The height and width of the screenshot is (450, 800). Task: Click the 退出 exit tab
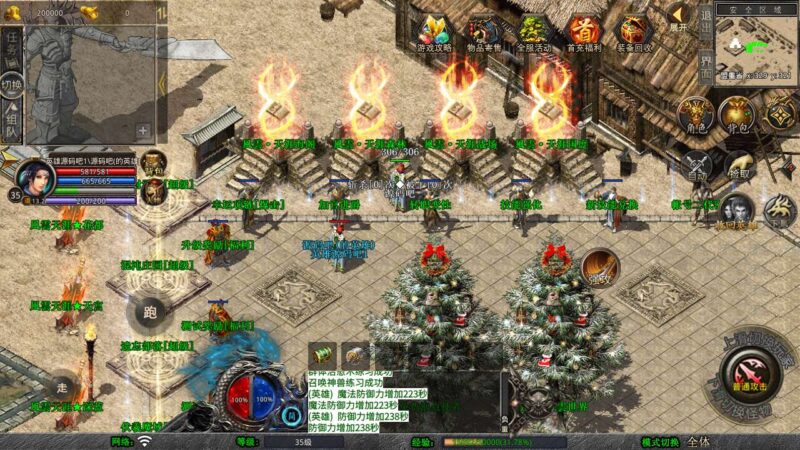[705, 23]
